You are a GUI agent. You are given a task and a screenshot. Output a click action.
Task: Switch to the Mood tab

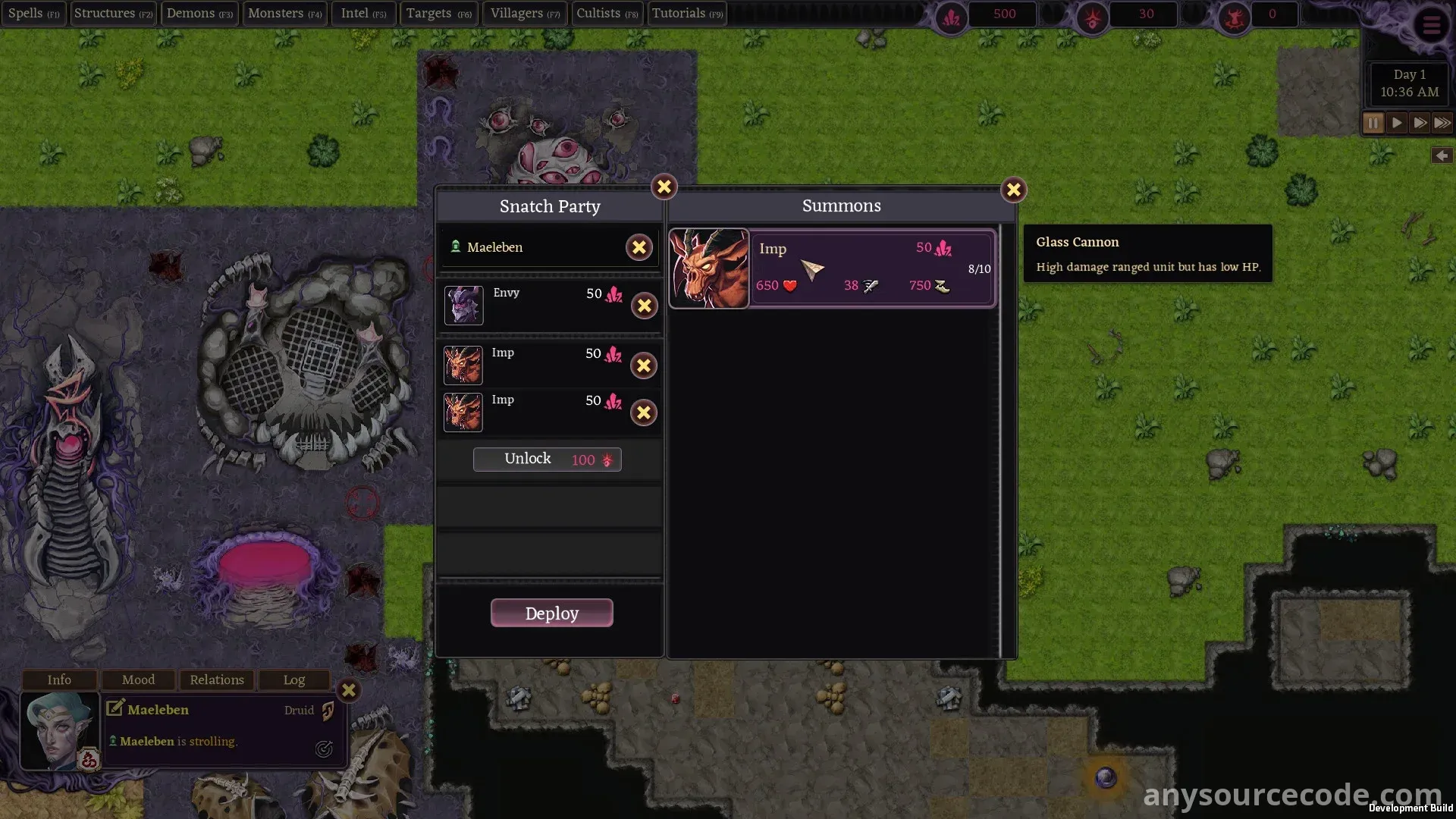[138, 679]
